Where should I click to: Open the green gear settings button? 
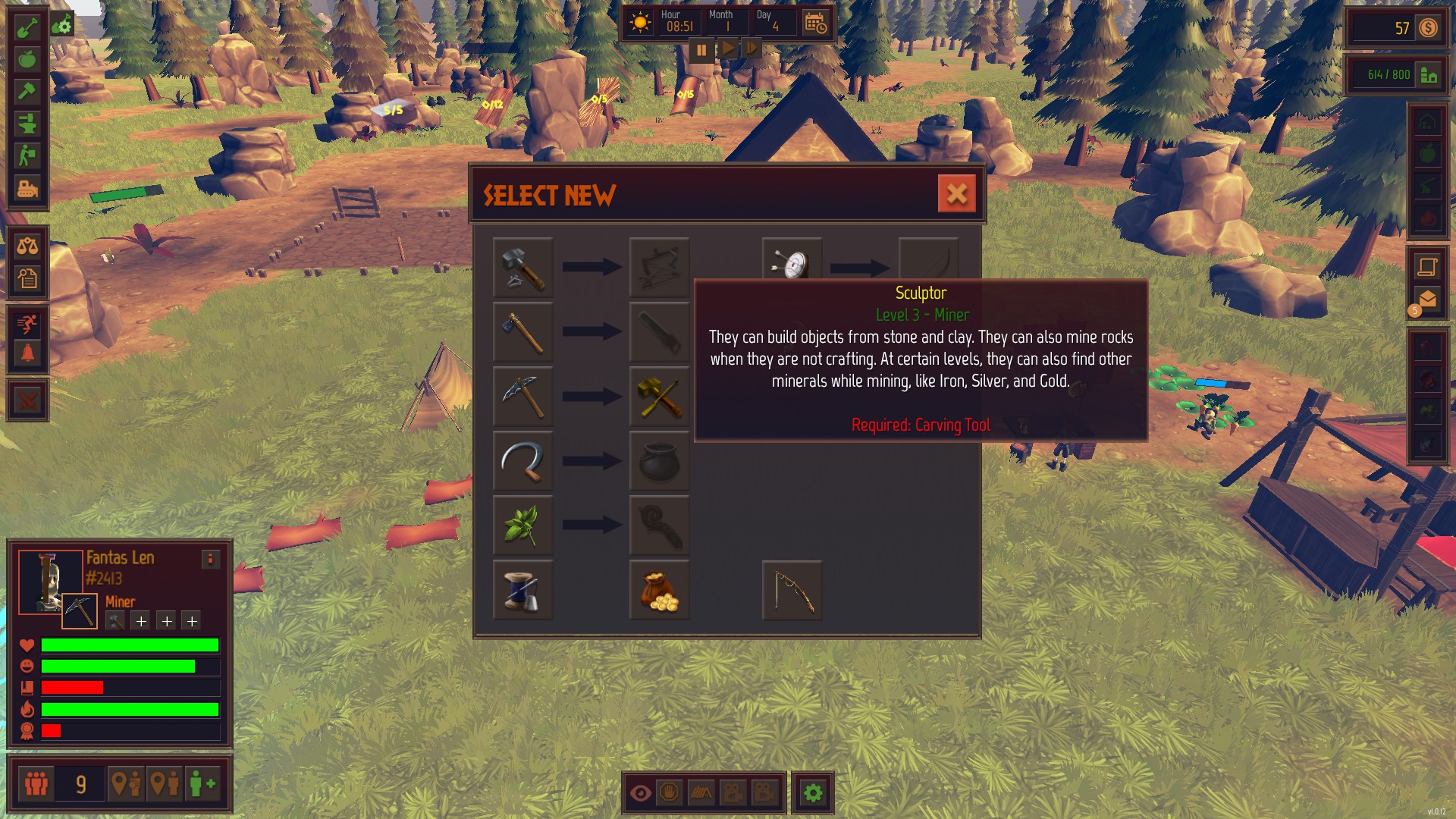pos(813,793)
